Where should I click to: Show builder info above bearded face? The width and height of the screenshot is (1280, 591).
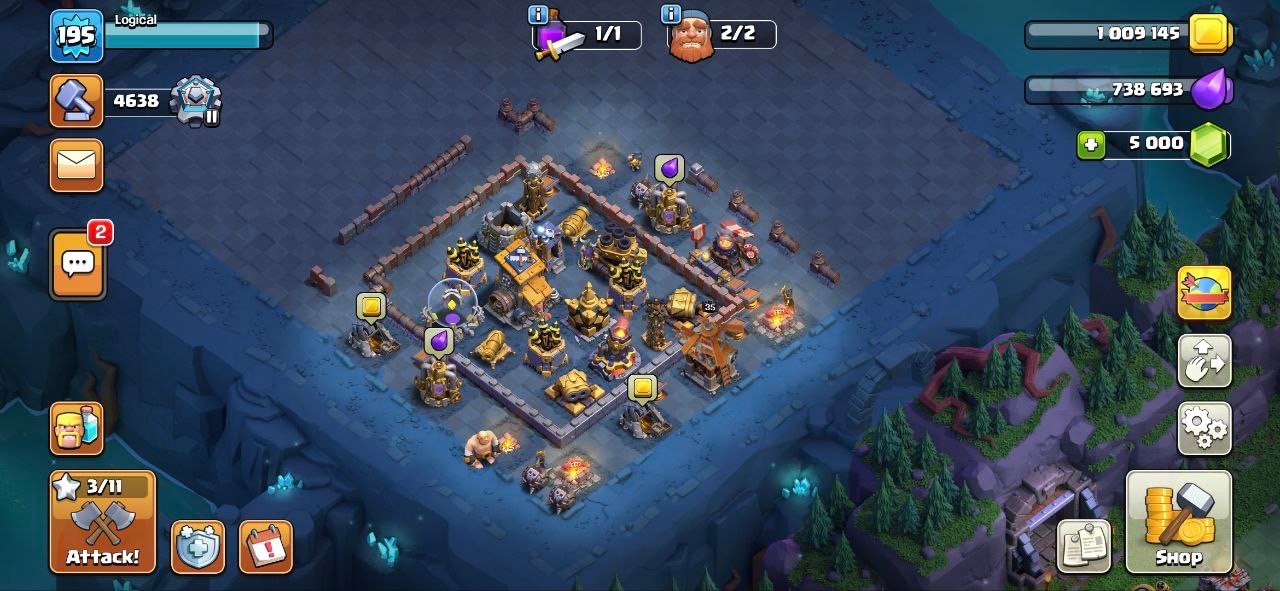[672, 15]
